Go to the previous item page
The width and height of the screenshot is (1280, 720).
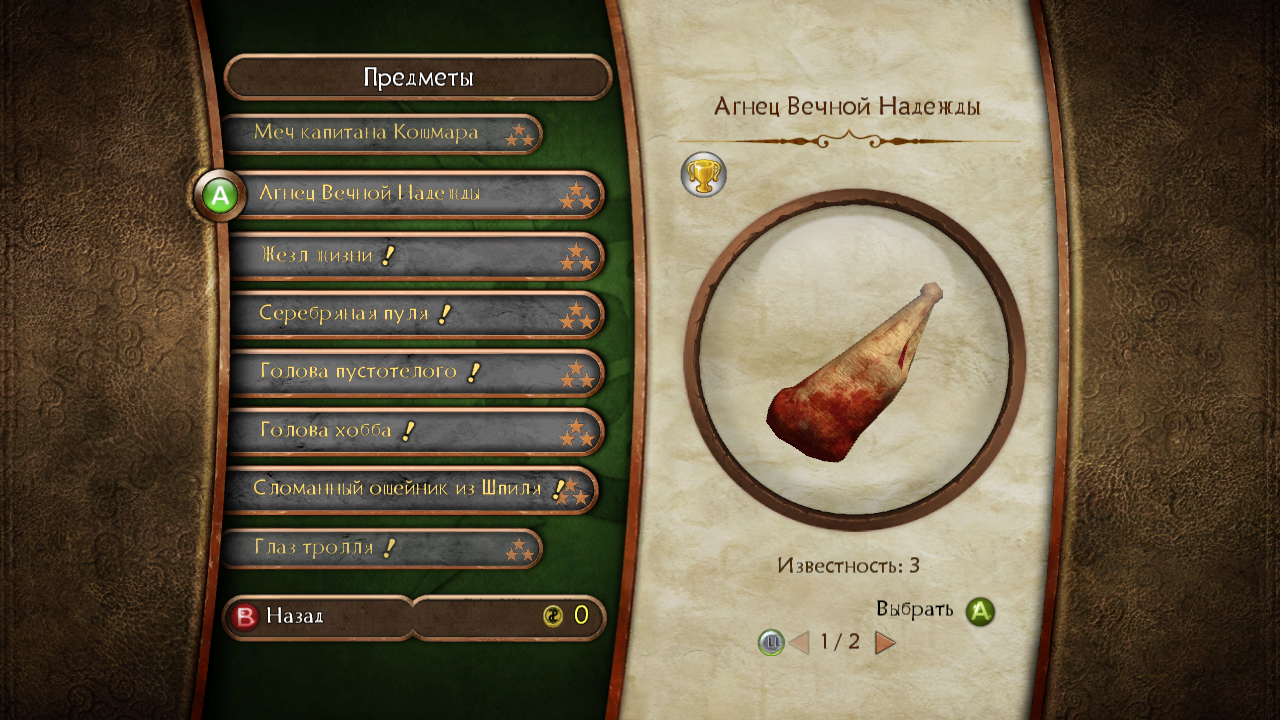coord(799,642)
